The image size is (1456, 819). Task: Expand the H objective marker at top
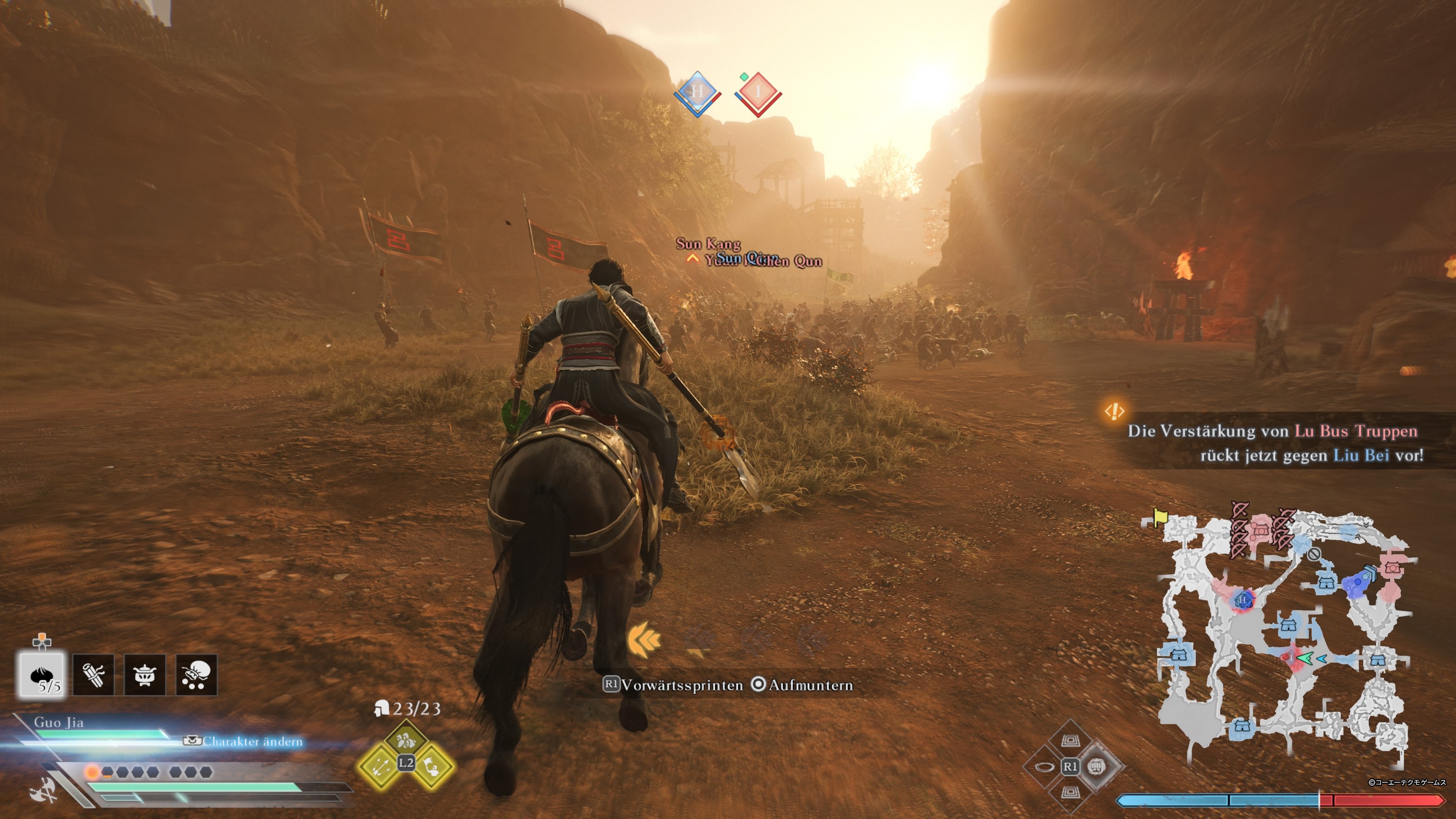[x=698, y=91]
